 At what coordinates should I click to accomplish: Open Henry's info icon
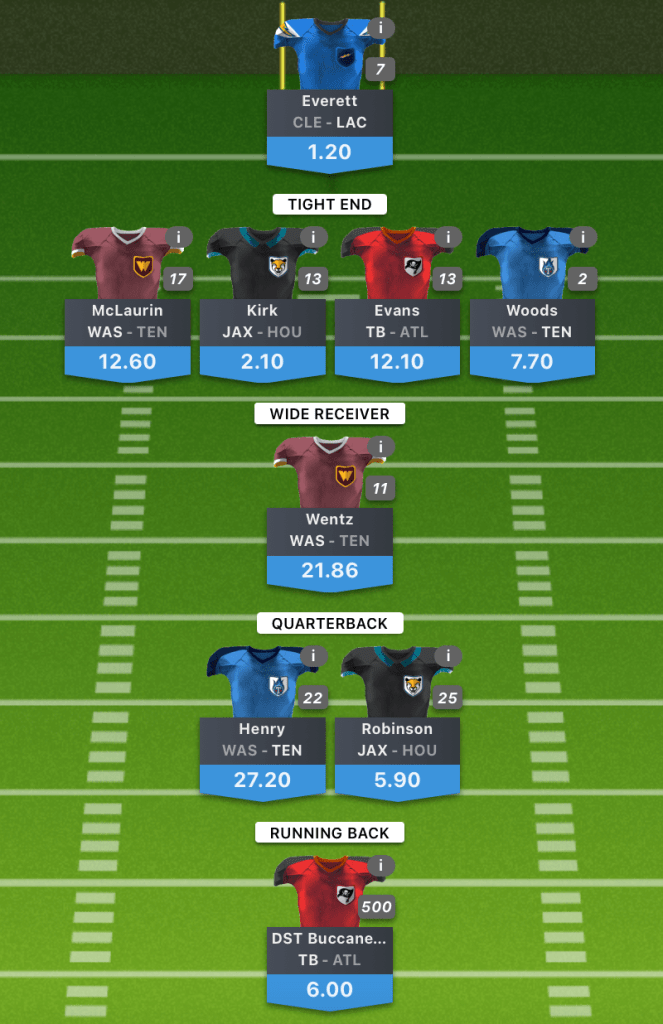[313, 656]
